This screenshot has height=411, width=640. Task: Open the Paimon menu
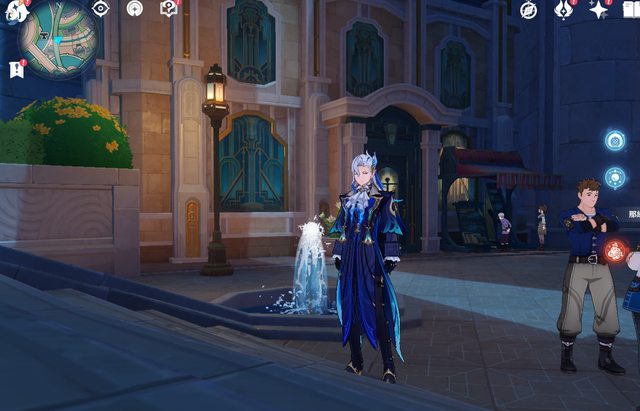point(15,10)
